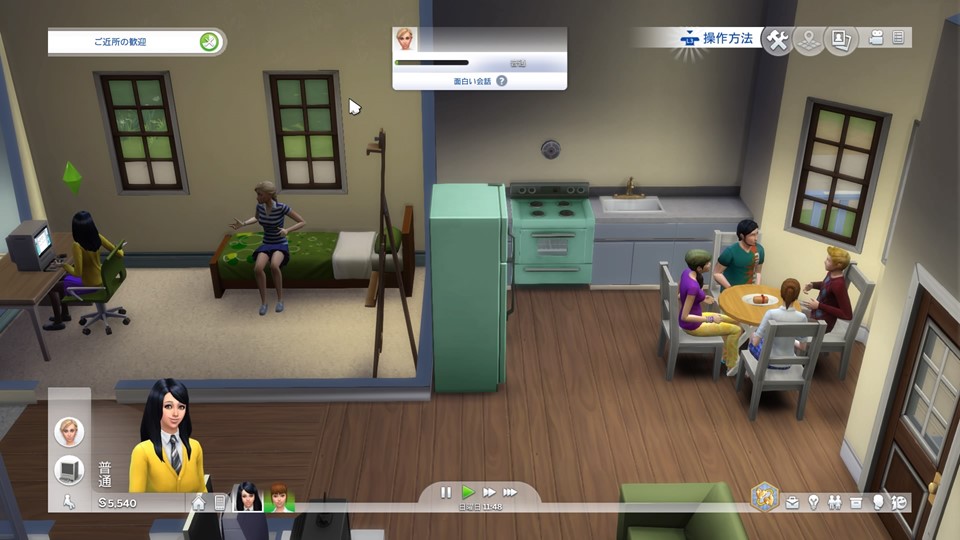
Task: Open the game options menu icon
Action: 898,38
